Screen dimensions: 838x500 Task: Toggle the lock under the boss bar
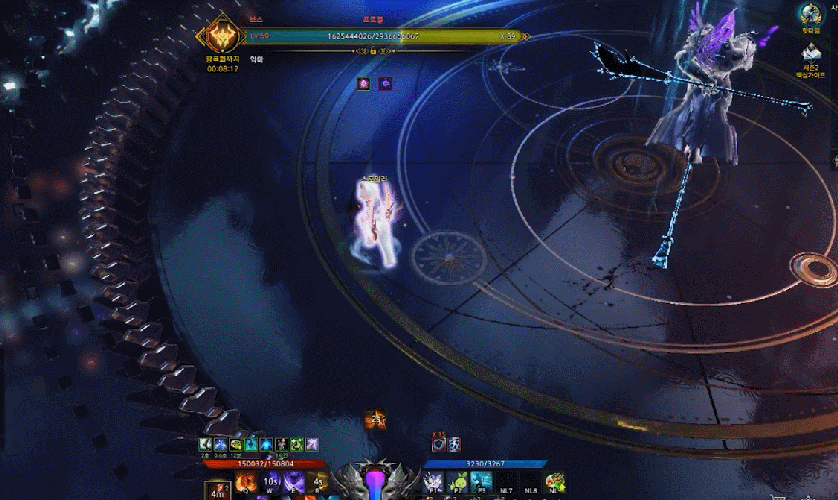[x=372, y=50]
